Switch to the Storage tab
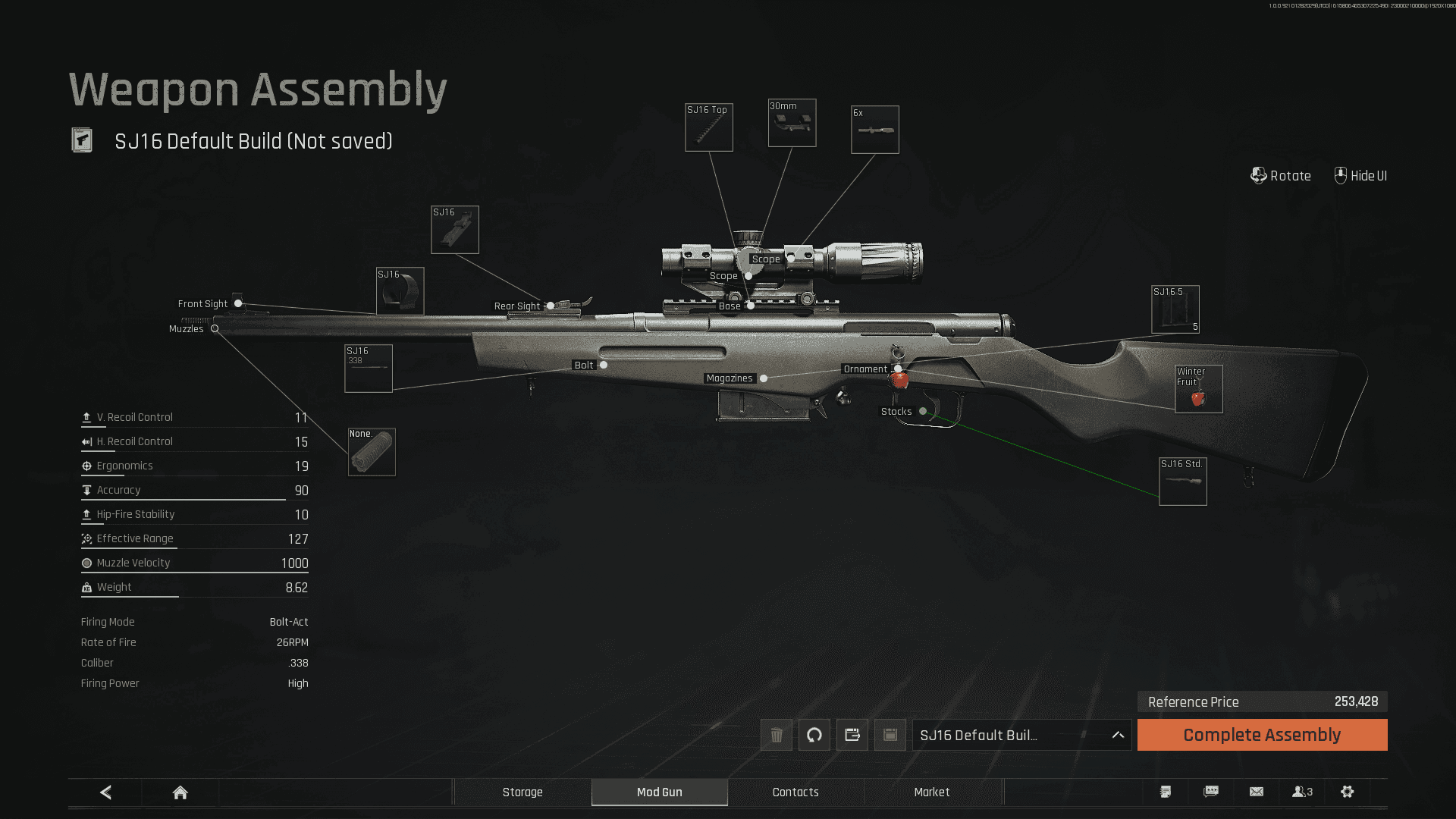Viewport: 1456px width, 819px height. pos(522,792)
